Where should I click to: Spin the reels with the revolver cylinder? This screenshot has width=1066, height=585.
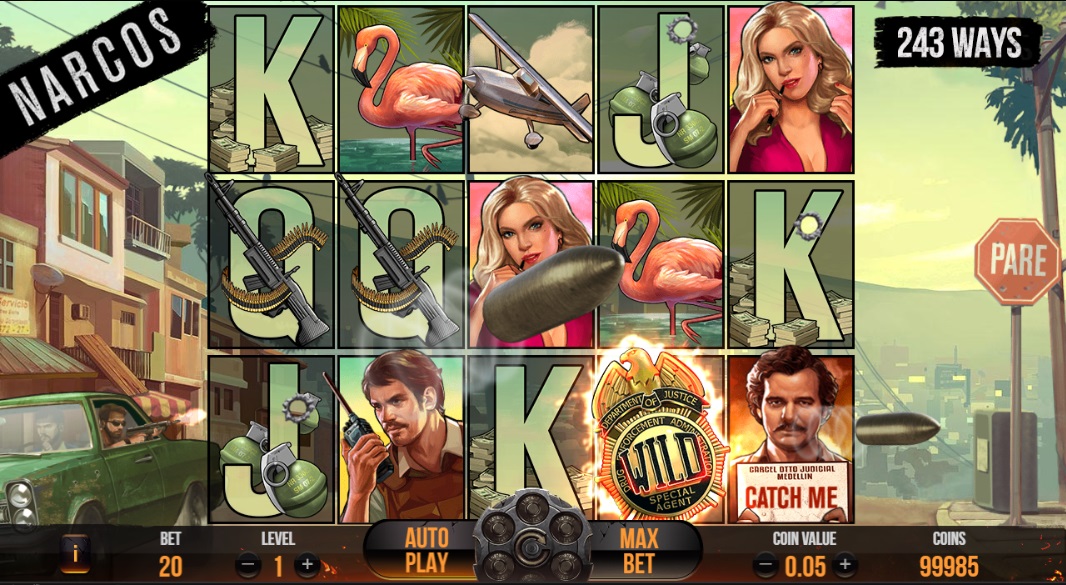pyautogui.click(x=531, y=548)
